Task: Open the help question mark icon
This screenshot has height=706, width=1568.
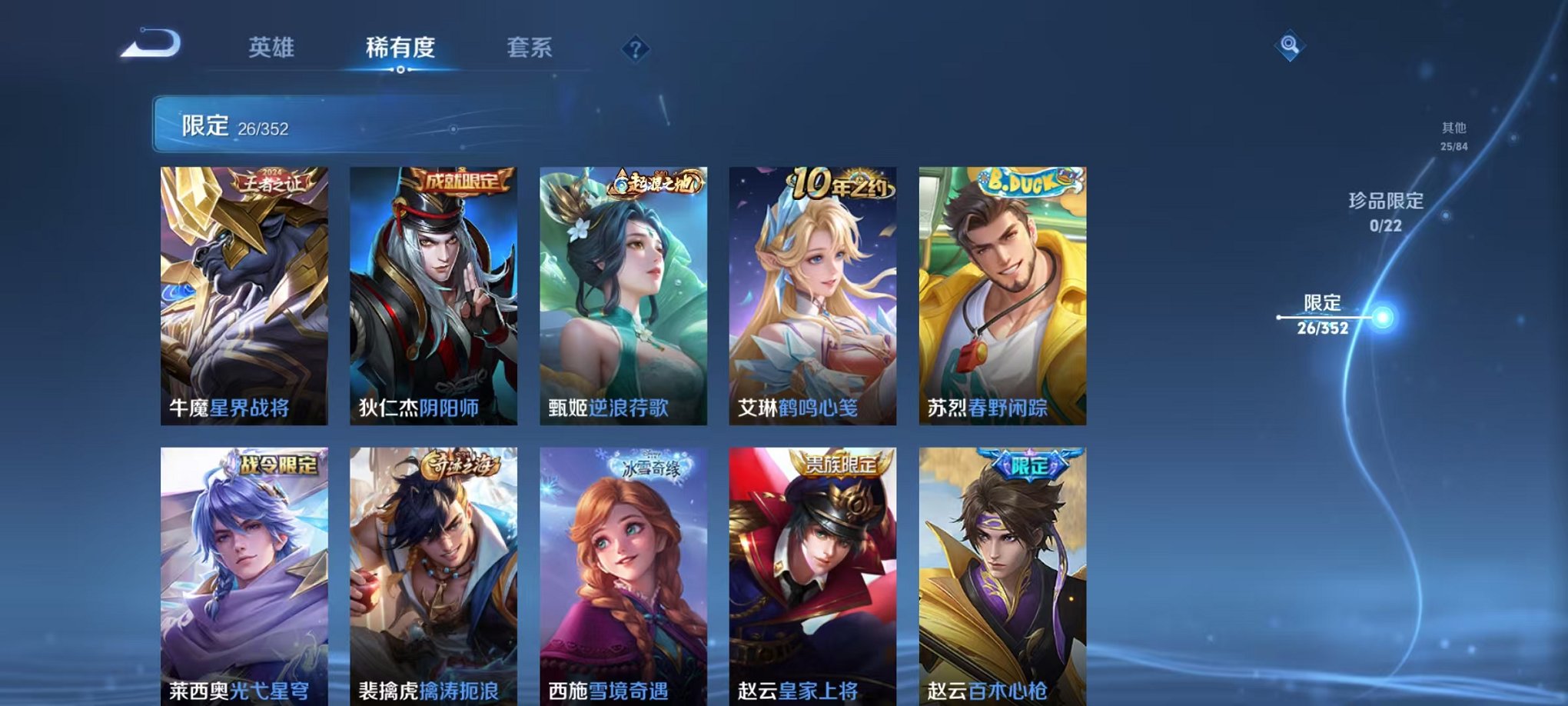Action: 634,50
